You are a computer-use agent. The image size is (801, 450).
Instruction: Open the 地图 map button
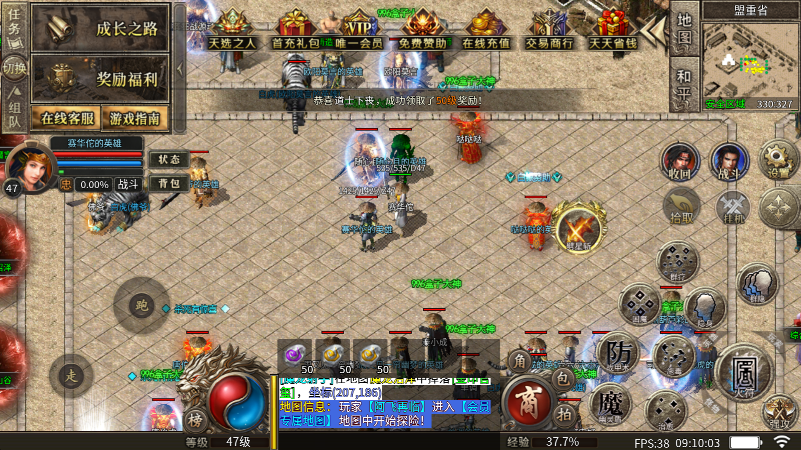click(x=684, y=30)
